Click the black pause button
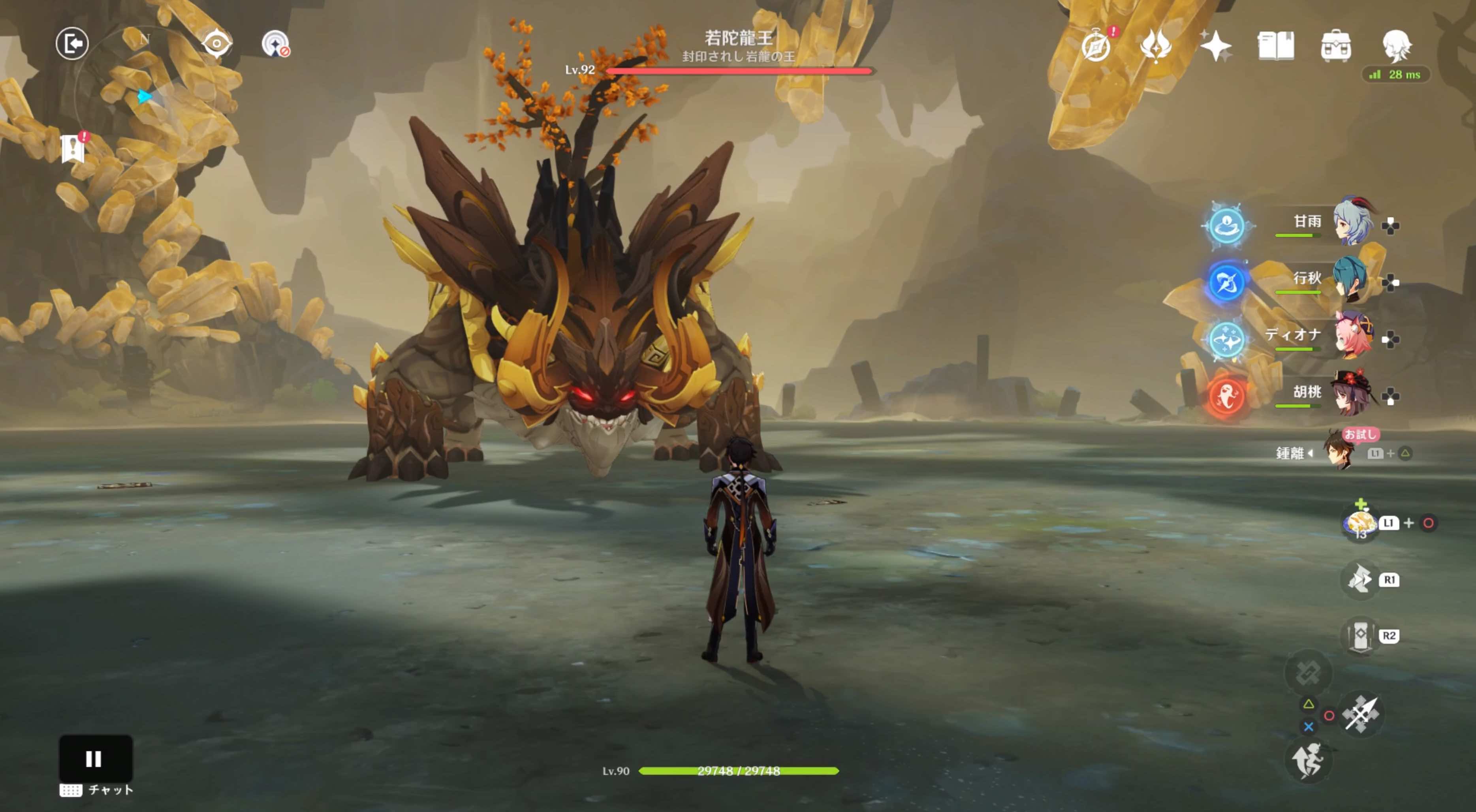1476x812 pixels. pos(95,758)
